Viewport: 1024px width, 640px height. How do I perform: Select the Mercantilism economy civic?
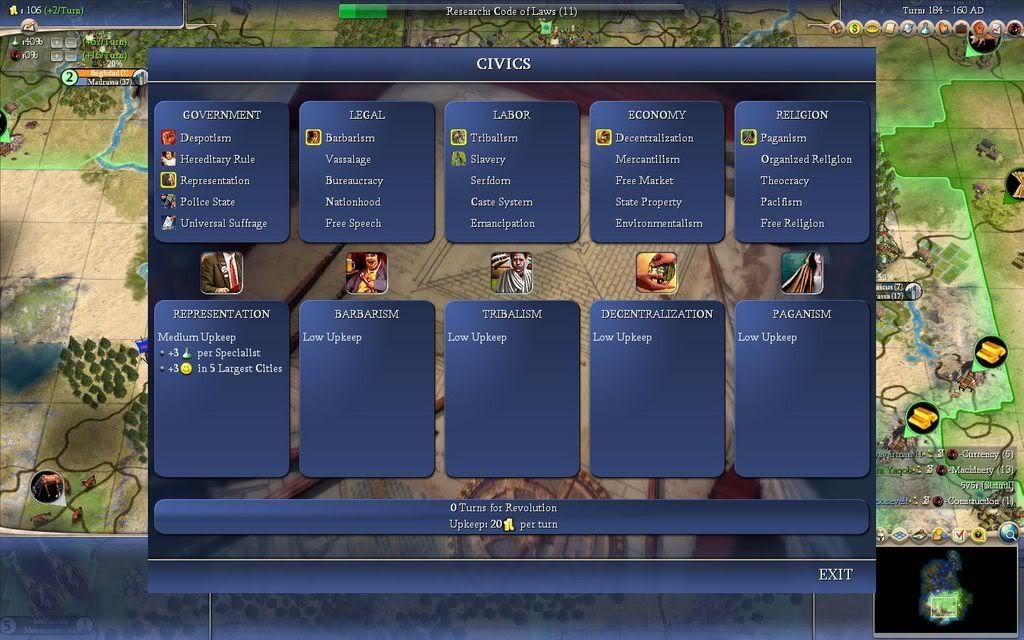pyautogui.click(x=647, y=159)
